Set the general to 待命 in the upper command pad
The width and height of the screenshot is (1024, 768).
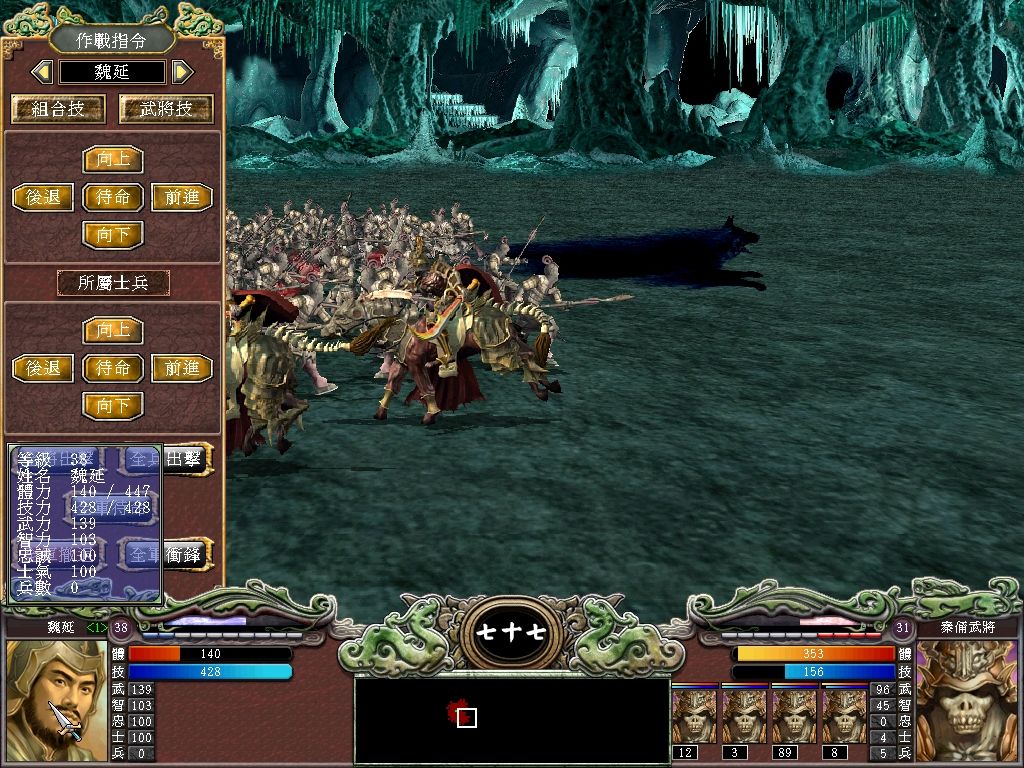tap(113, 197)
